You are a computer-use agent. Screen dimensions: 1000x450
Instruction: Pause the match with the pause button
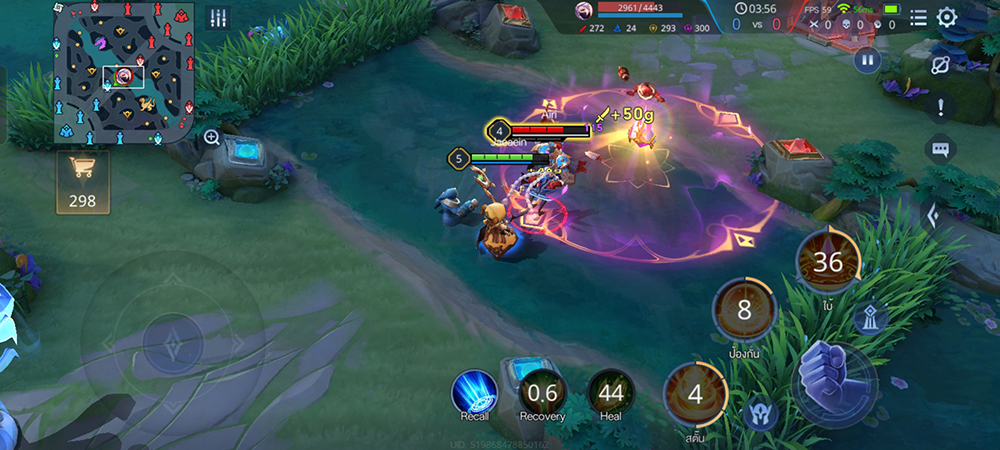coord(866,60)
